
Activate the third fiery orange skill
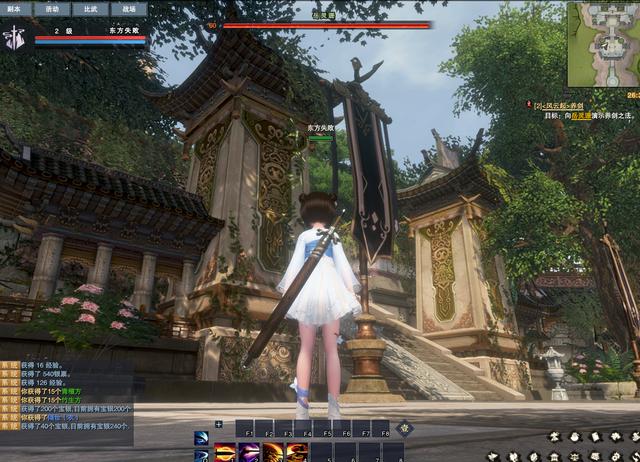click(272, 451)
